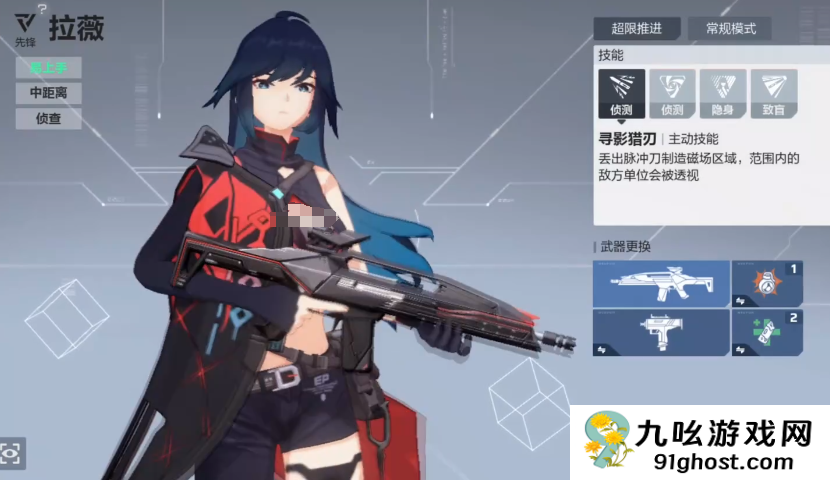This screenshot has width=830, height=480.
Task: Select the 隐身 stealth skill icon
Action: click(722, 92)
